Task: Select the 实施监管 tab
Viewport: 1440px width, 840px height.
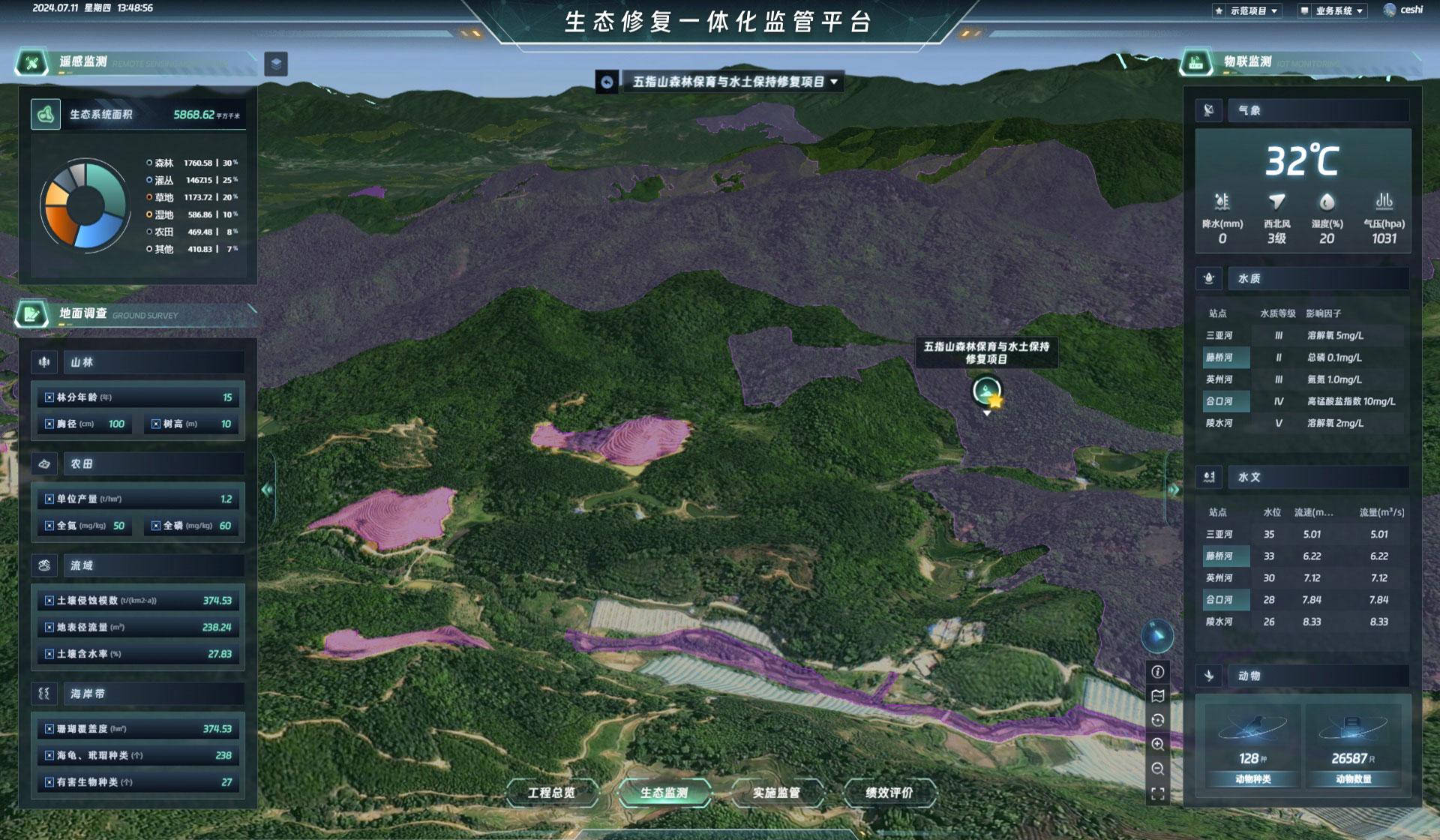Action: 776,793
